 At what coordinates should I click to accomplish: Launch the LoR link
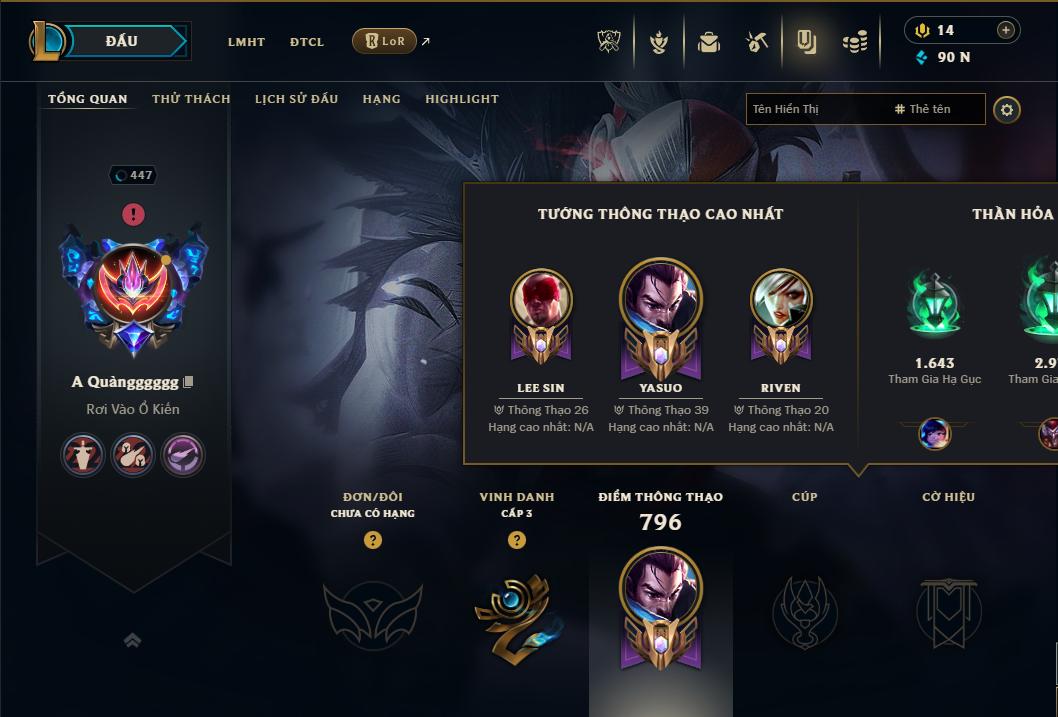pos(385,41)
